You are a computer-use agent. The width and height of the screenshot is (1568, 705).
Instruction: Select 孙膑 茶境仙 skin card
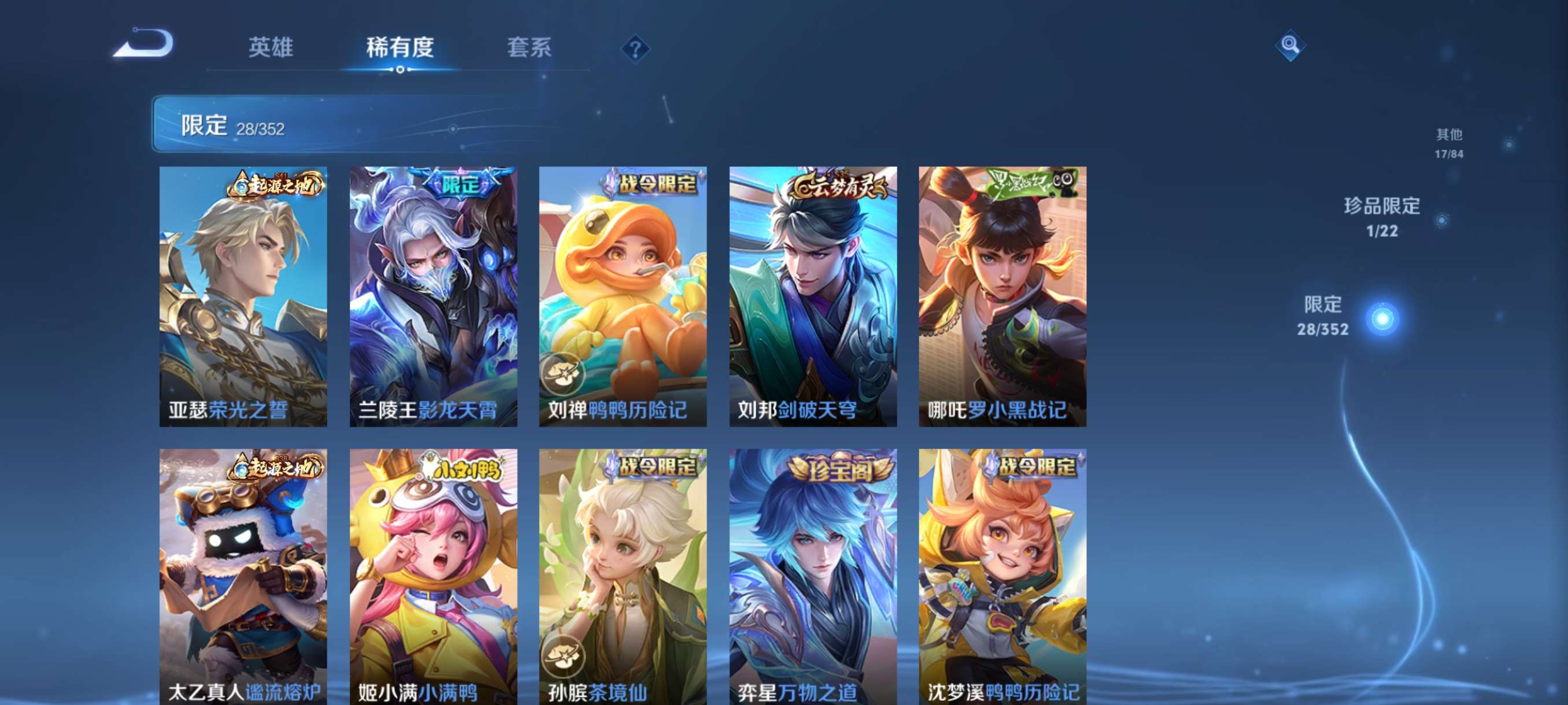[623, 576]
